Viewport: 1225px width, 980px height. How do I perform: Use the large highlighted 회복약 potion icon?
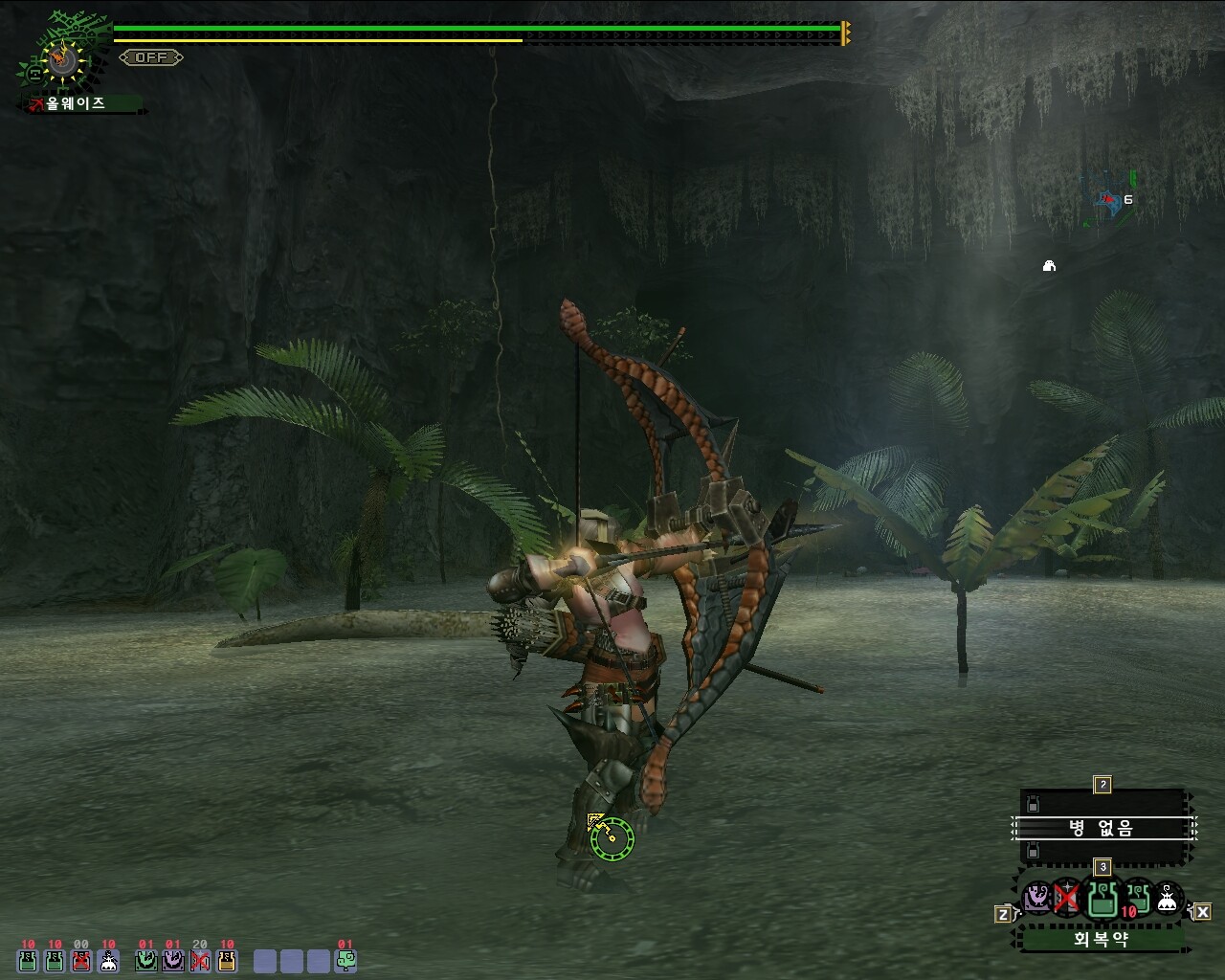[1102, 899]
